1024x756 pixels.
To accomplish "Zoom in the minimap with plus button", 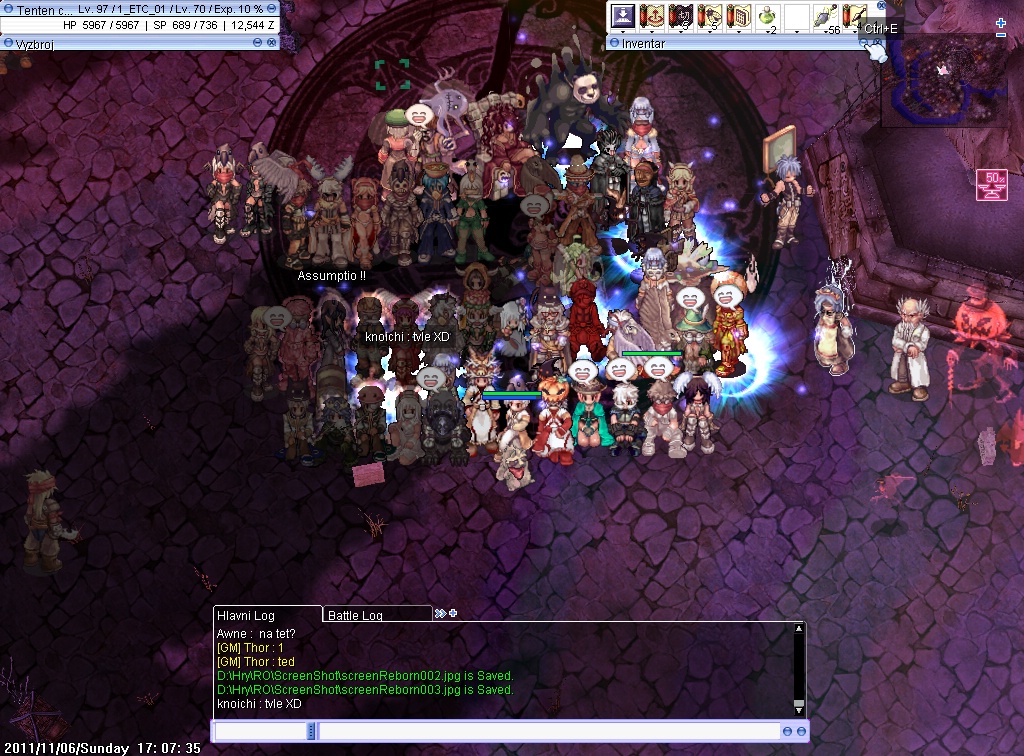I will (1001, 22).
